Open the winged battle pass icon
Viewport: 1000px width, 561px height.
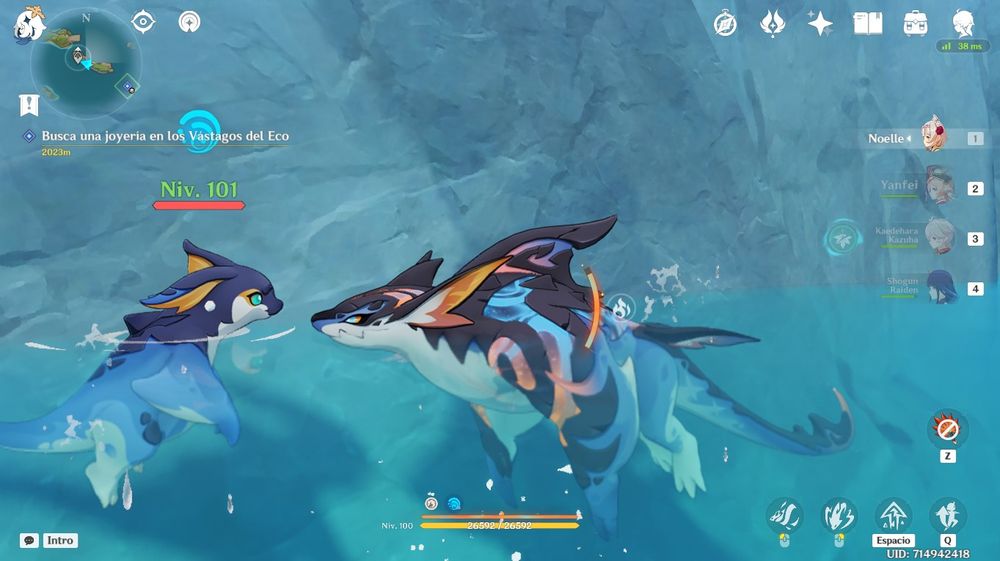[772, 24]
